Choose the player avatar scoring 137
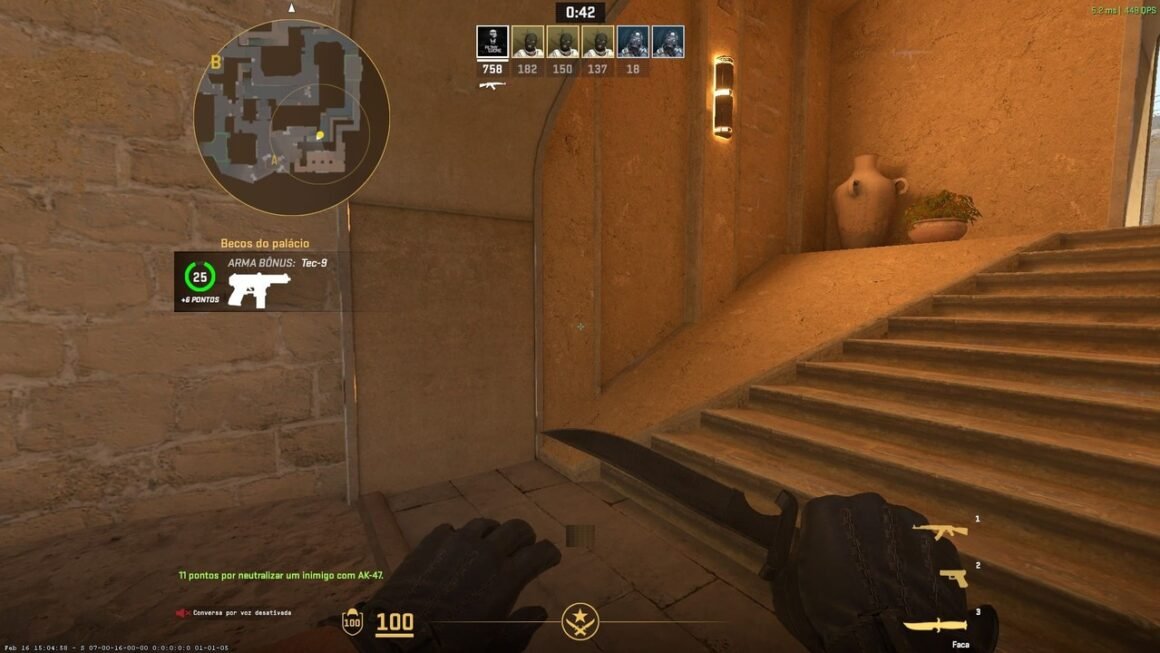 pyautogui.click(x=597, y=42)
